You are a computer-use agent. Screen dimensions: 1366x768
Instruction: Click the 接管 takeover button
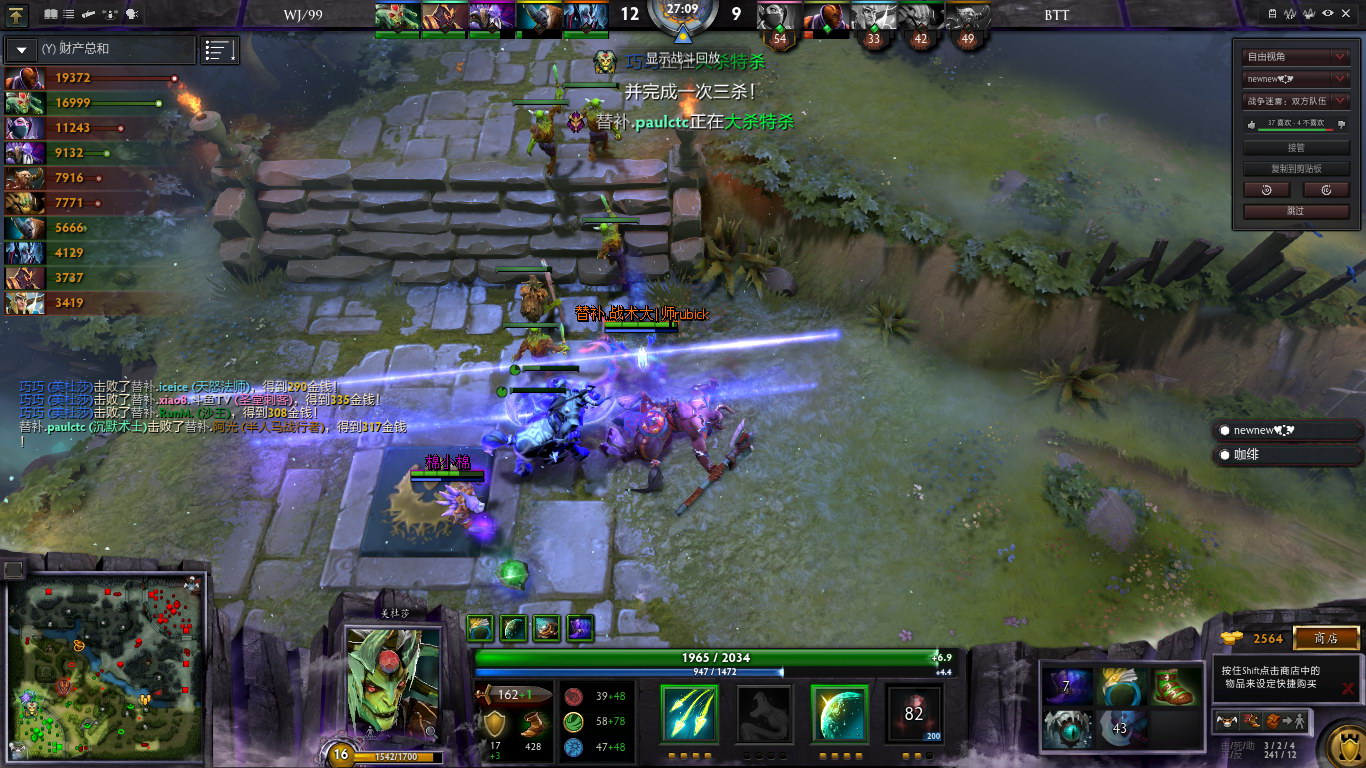1297,147
